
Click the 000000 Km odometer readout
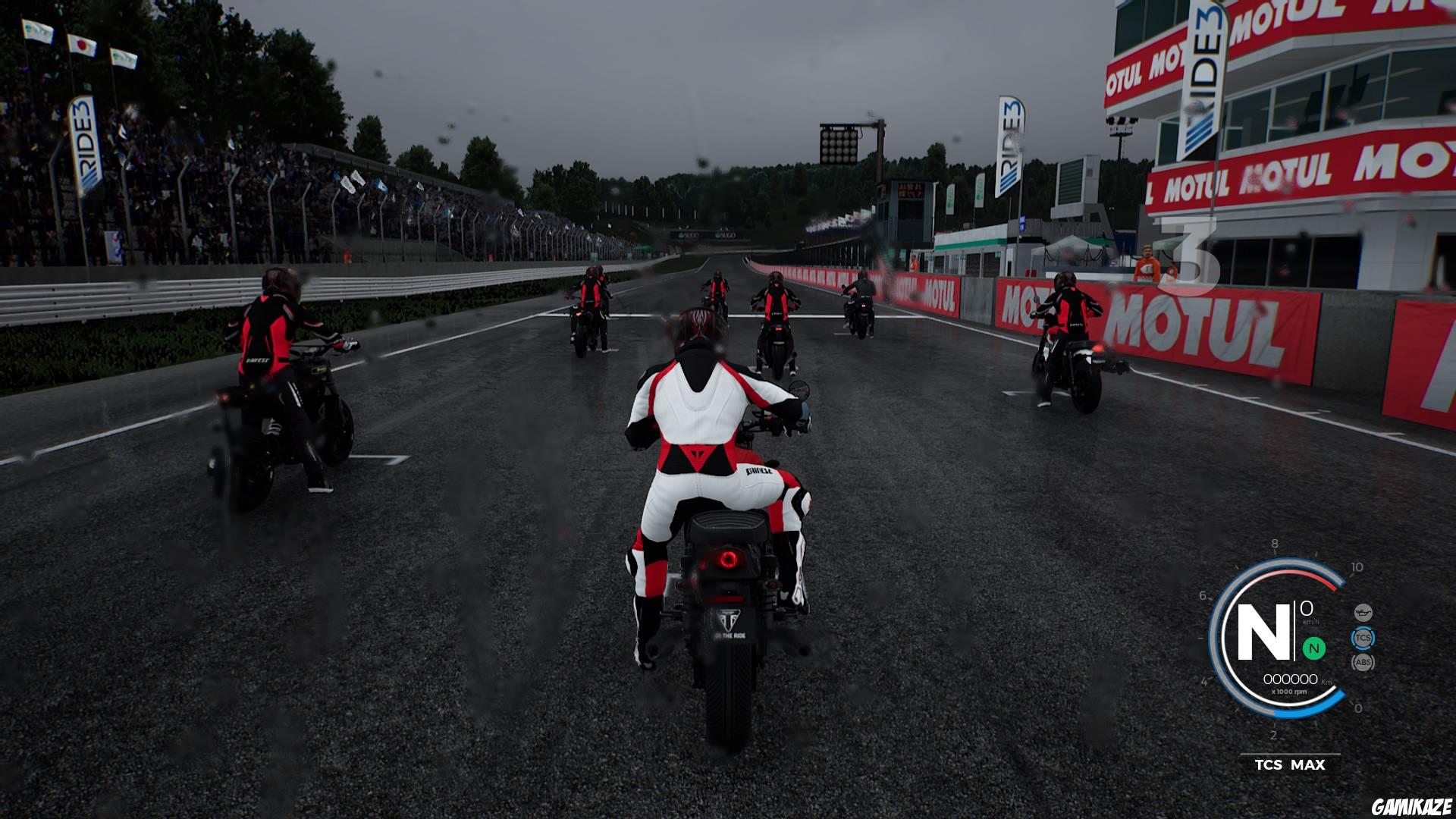click(x=1291, y=678)
